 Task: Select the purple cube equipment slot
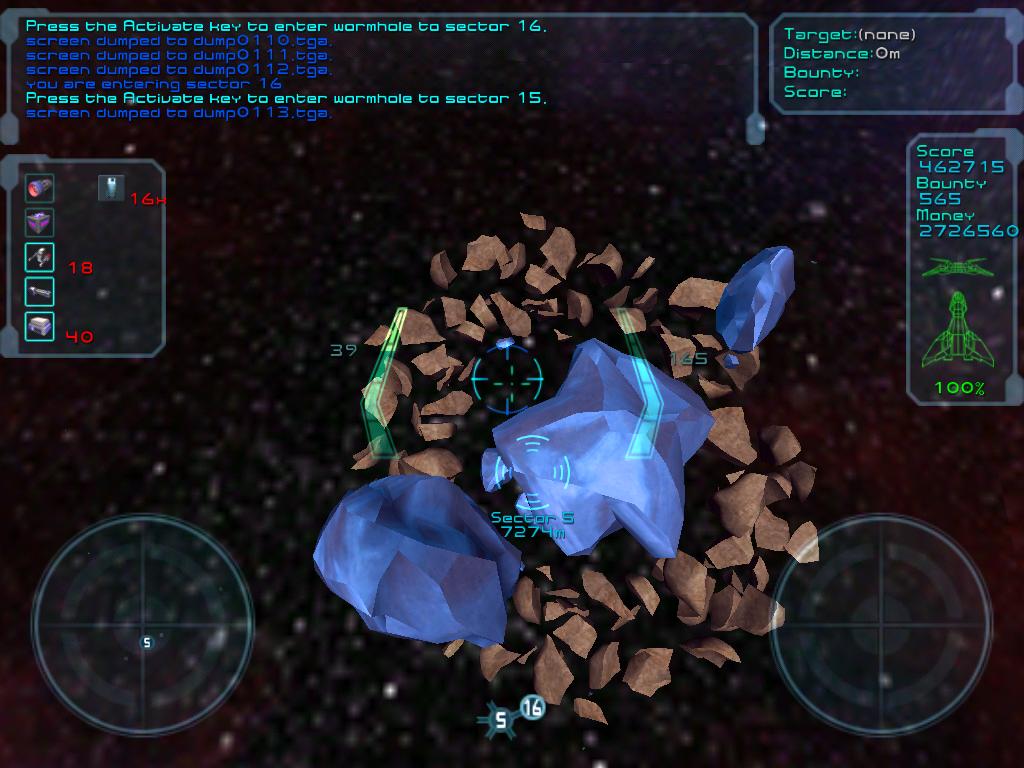(x=40, y=222)
